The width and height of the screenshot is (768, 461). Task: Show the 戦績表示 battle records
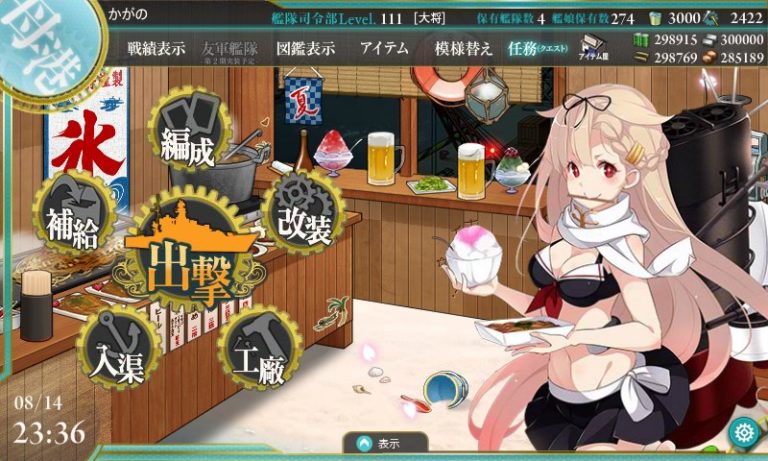coord(156,49)
